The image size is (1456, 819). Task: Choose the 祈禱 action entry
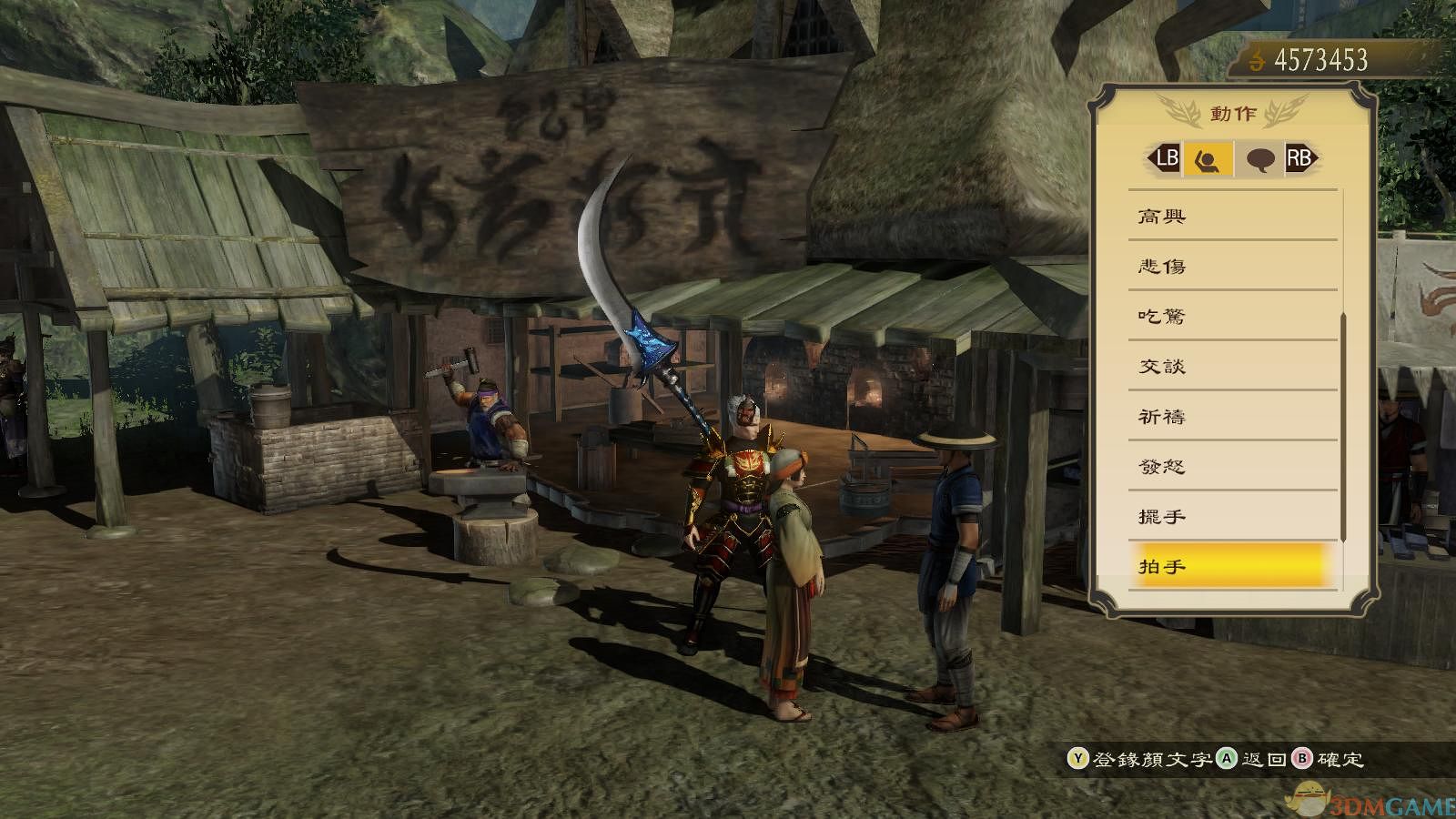1232,417
